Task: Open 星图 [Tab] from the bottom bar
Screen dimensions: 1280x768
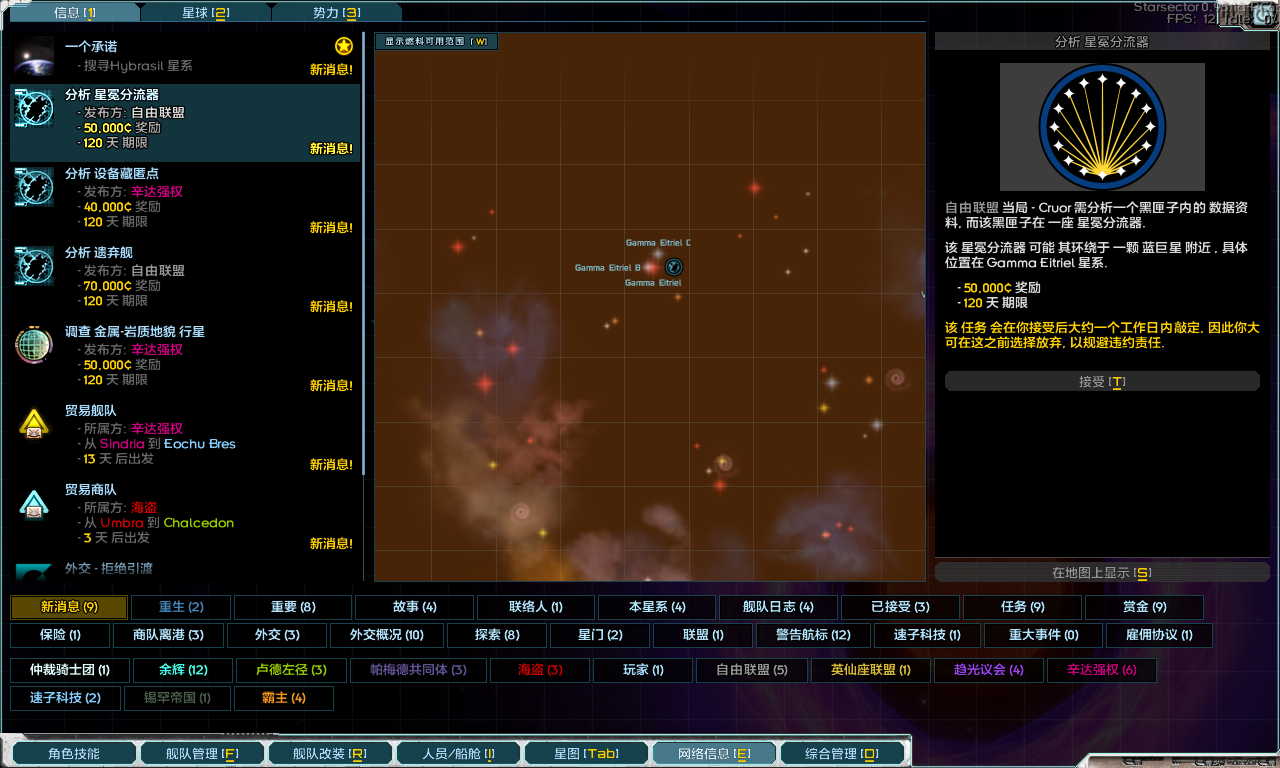Action: click(586, 753)
